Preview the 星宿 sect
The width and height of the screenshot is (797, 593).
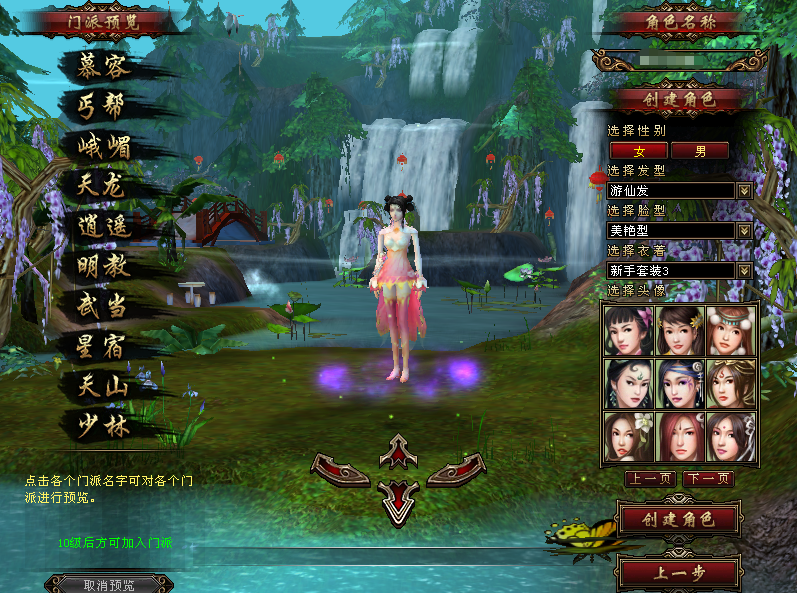pyautogui.click(x=105, y=347)
